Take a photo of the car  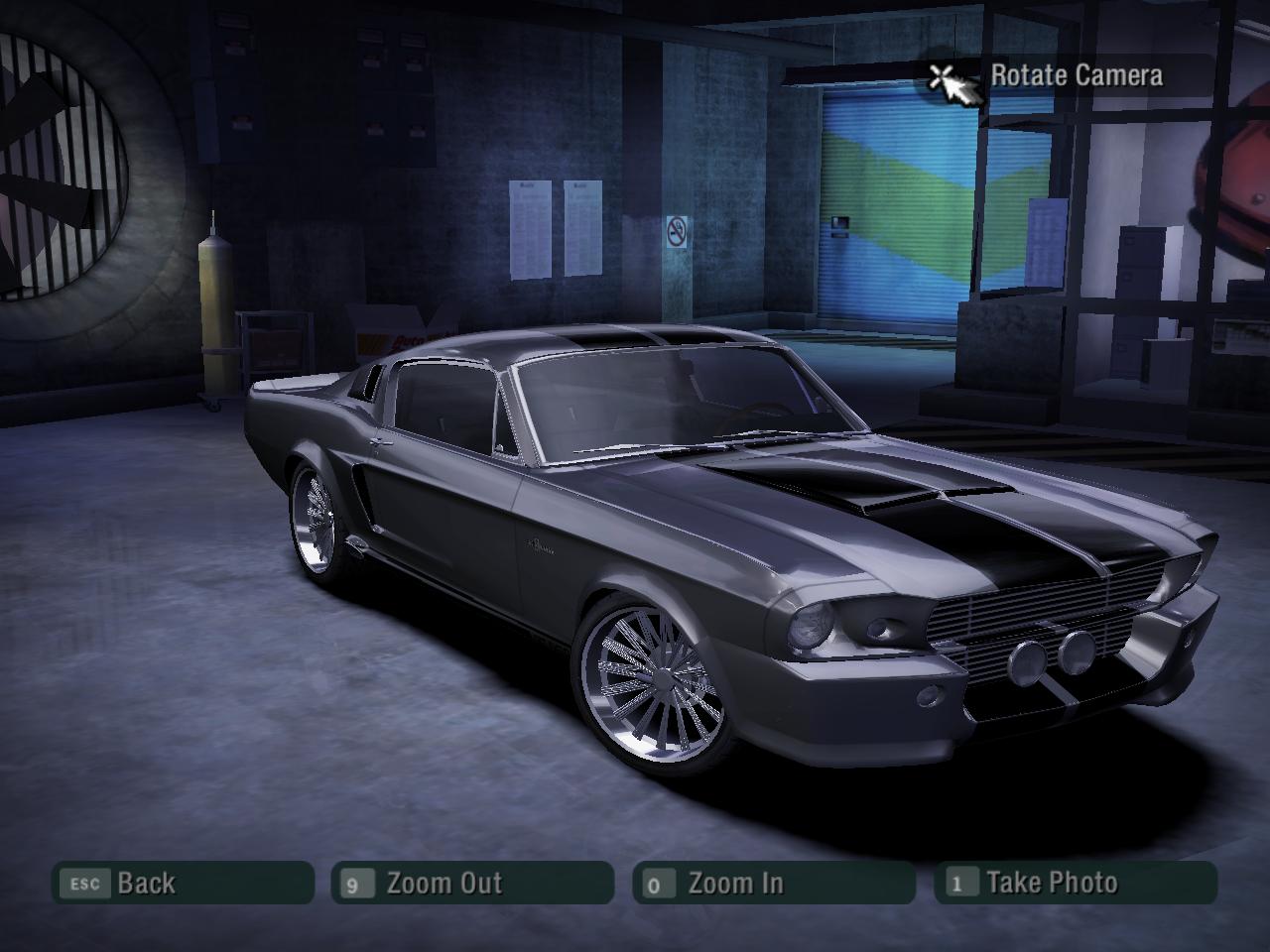click(1075, 883)
